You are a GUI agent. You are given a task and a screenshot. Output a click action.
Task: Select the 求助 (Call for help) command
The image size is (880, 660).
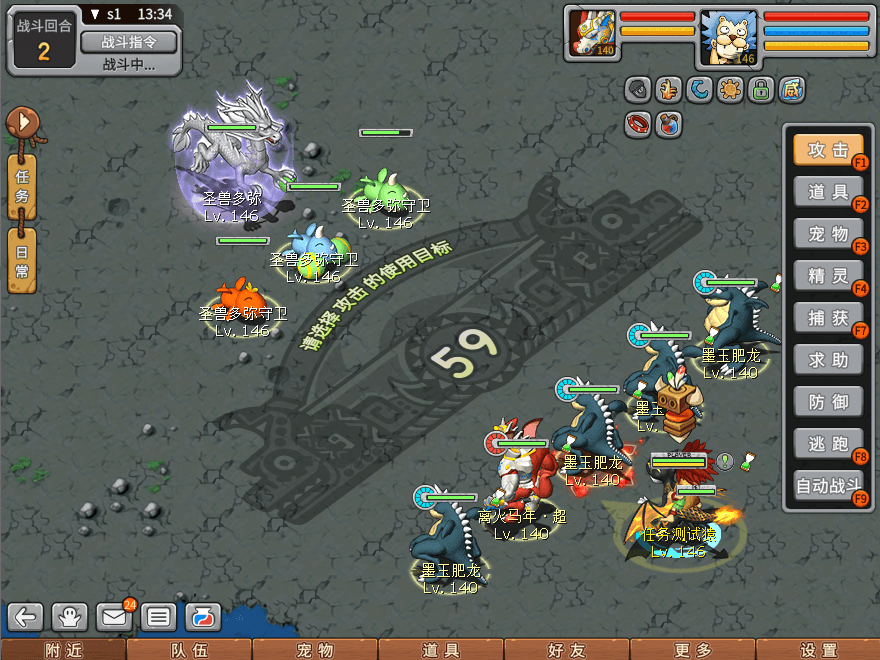pos(828,359)
